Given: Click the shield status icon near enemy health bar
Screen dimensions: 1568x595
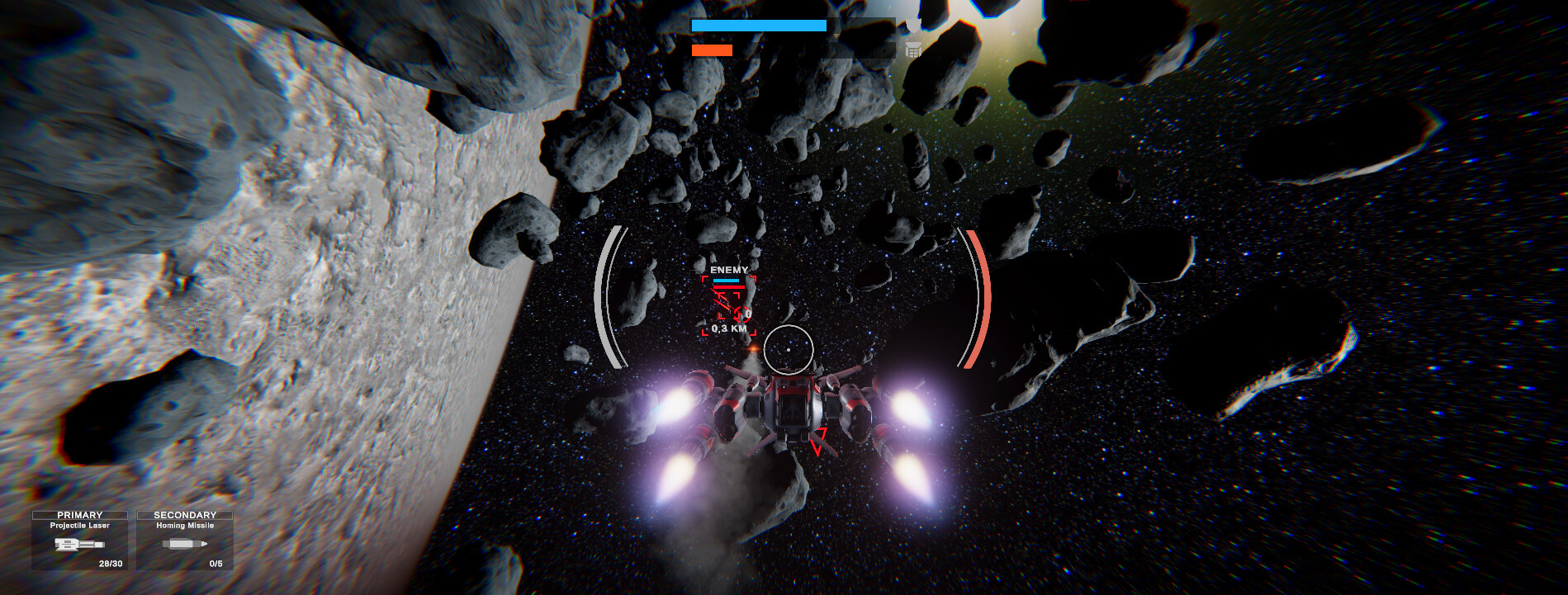Looking at the screenshot, I should point(913,27).
